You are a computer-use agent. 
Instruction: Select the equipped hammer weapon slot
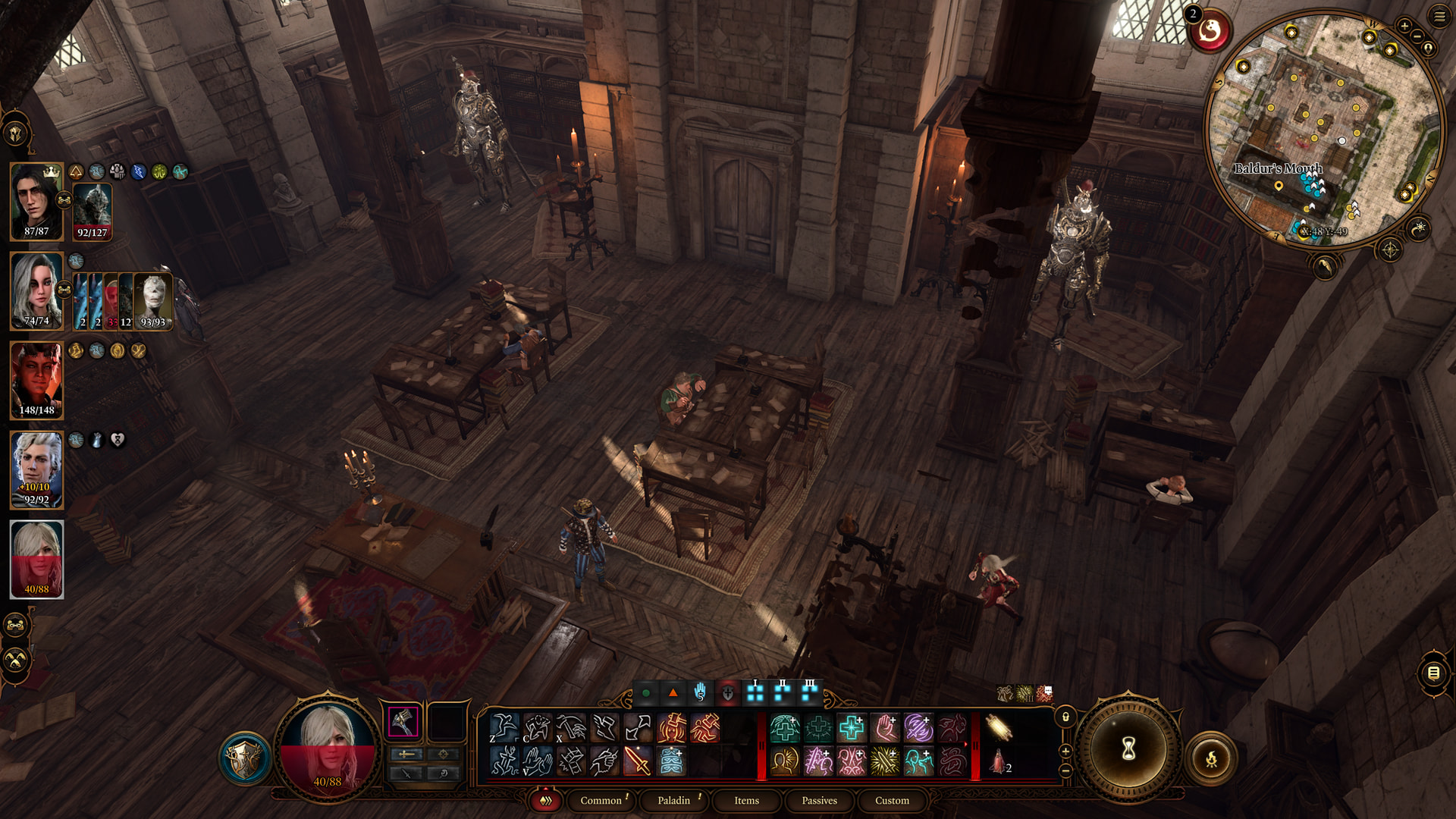coord(403,721)
